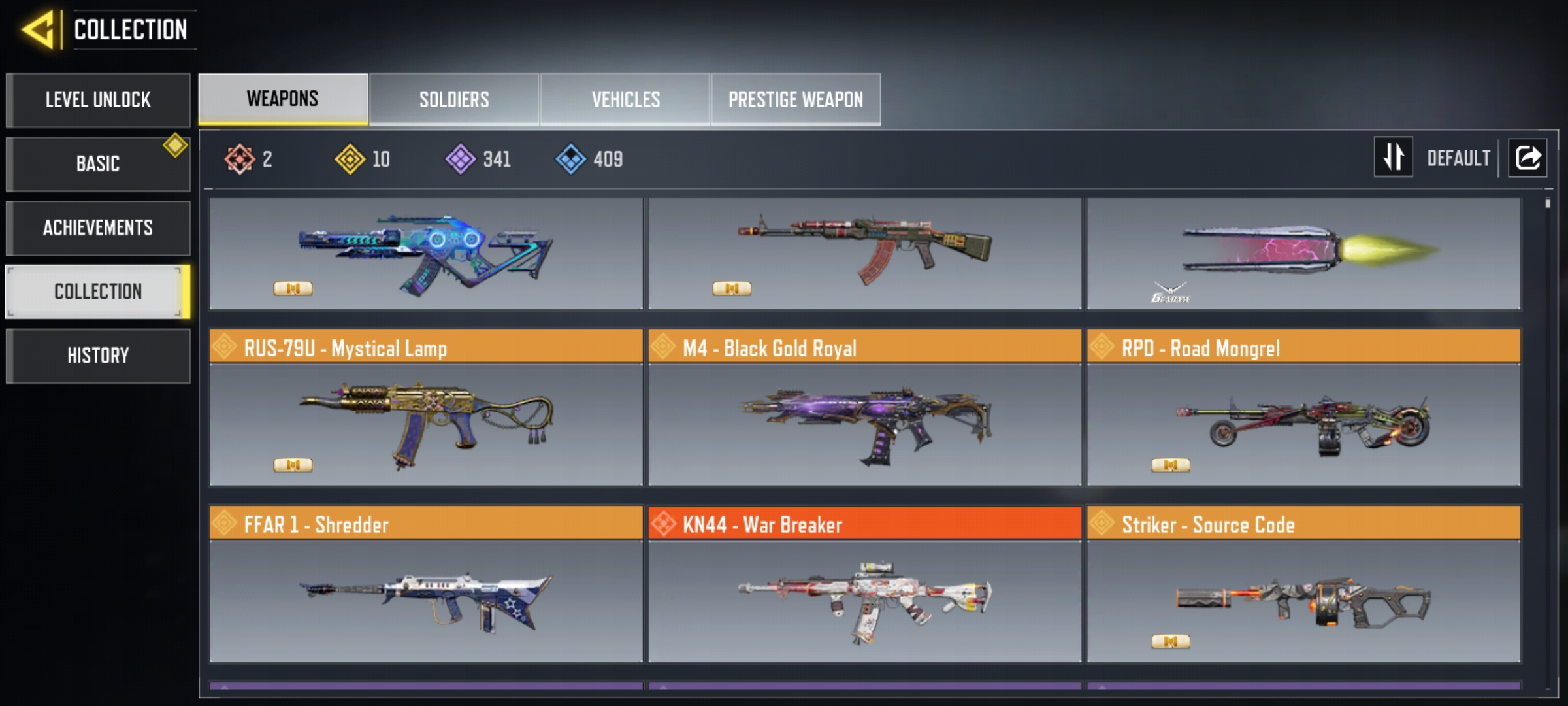The image size is (1568, 706).
Task: Filter by mythic red rarity icon
Action: 240,159
